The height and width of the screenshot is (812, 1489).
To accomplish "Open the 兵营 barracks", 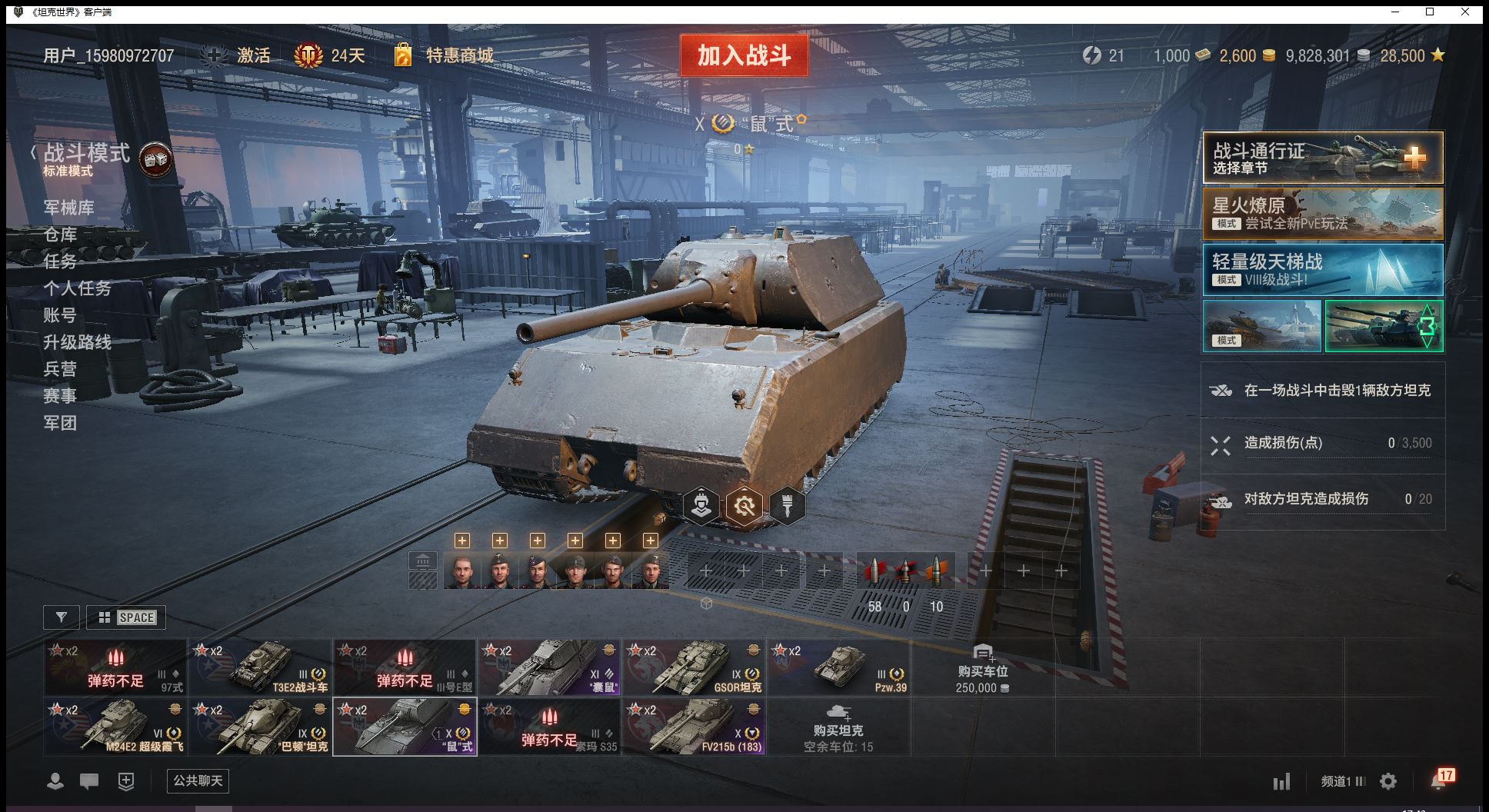I will pos(60,369).
